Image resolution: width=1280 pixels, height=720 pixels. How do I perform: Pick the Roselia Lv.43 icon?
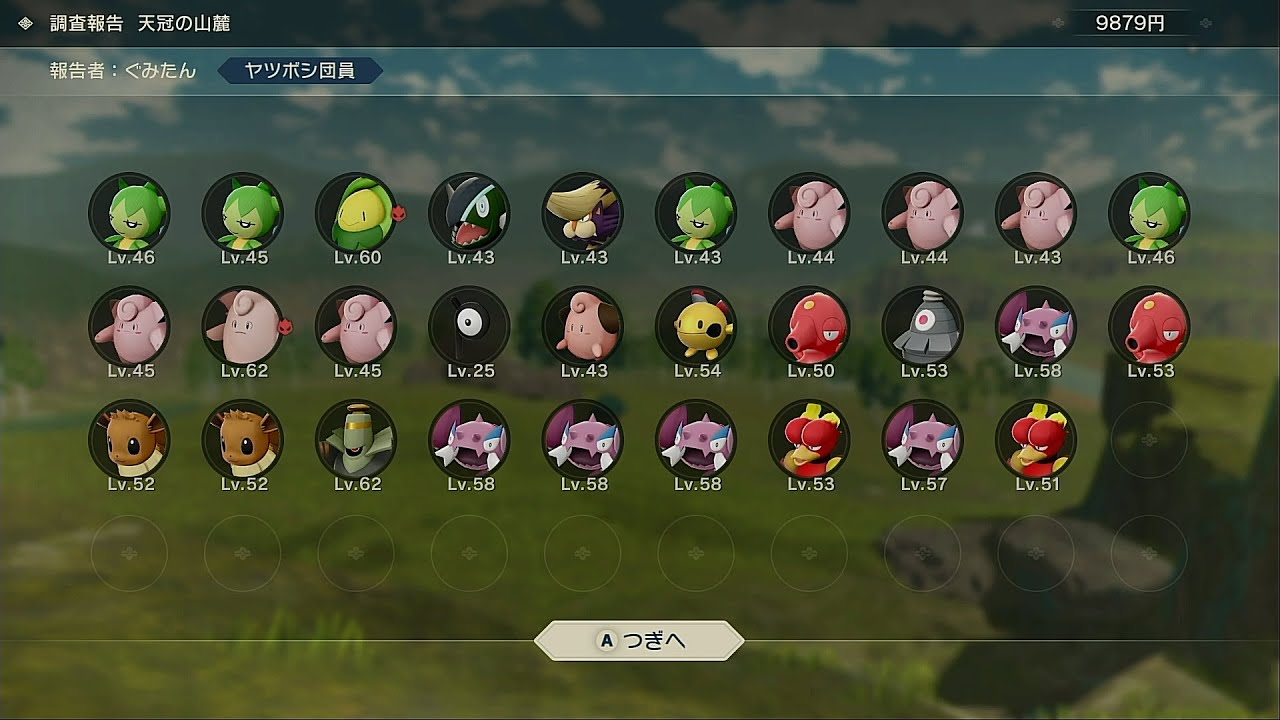click(696, 213)
